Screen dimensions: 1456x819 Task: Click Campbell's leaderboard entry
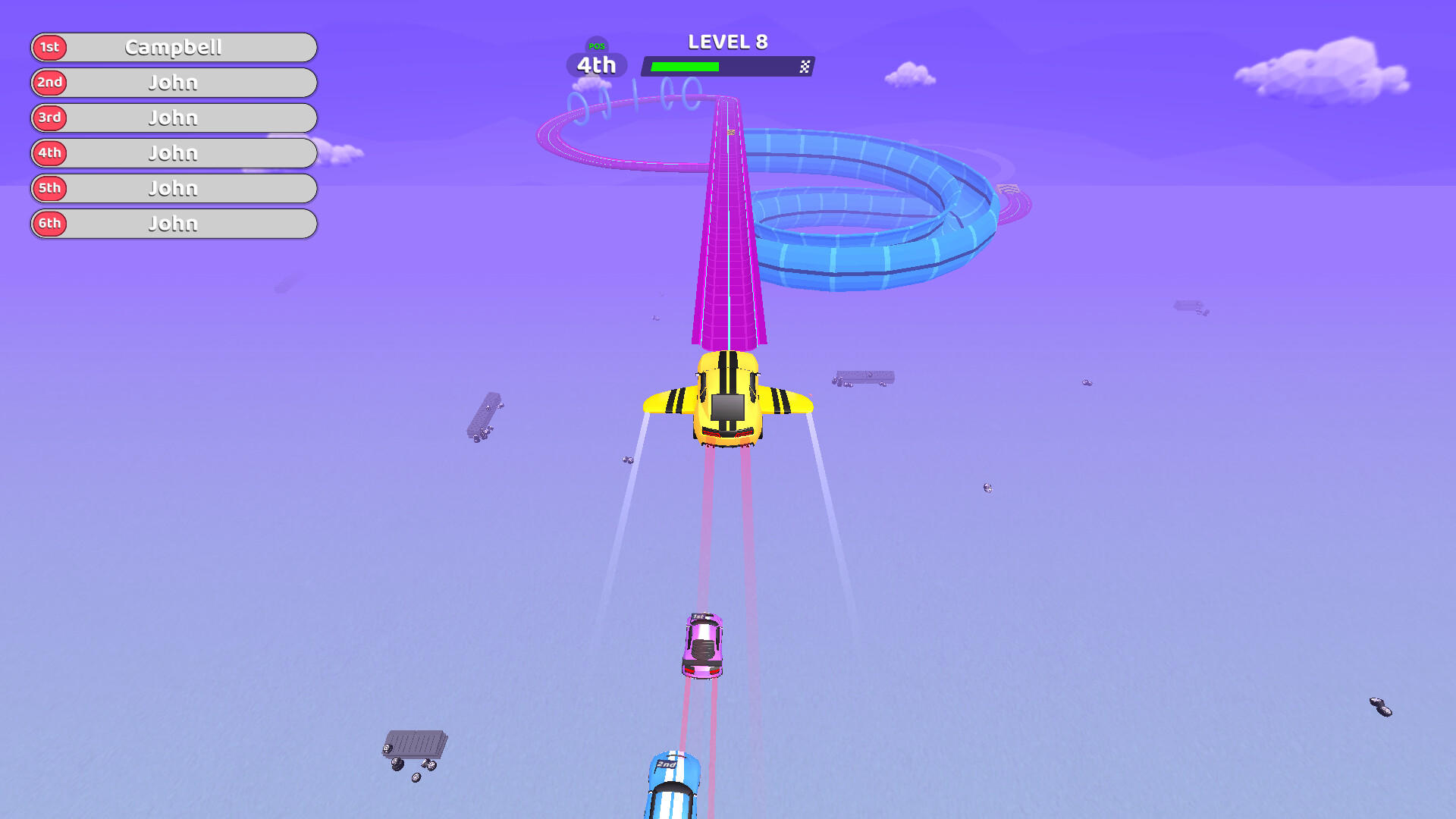click(173, 47)
